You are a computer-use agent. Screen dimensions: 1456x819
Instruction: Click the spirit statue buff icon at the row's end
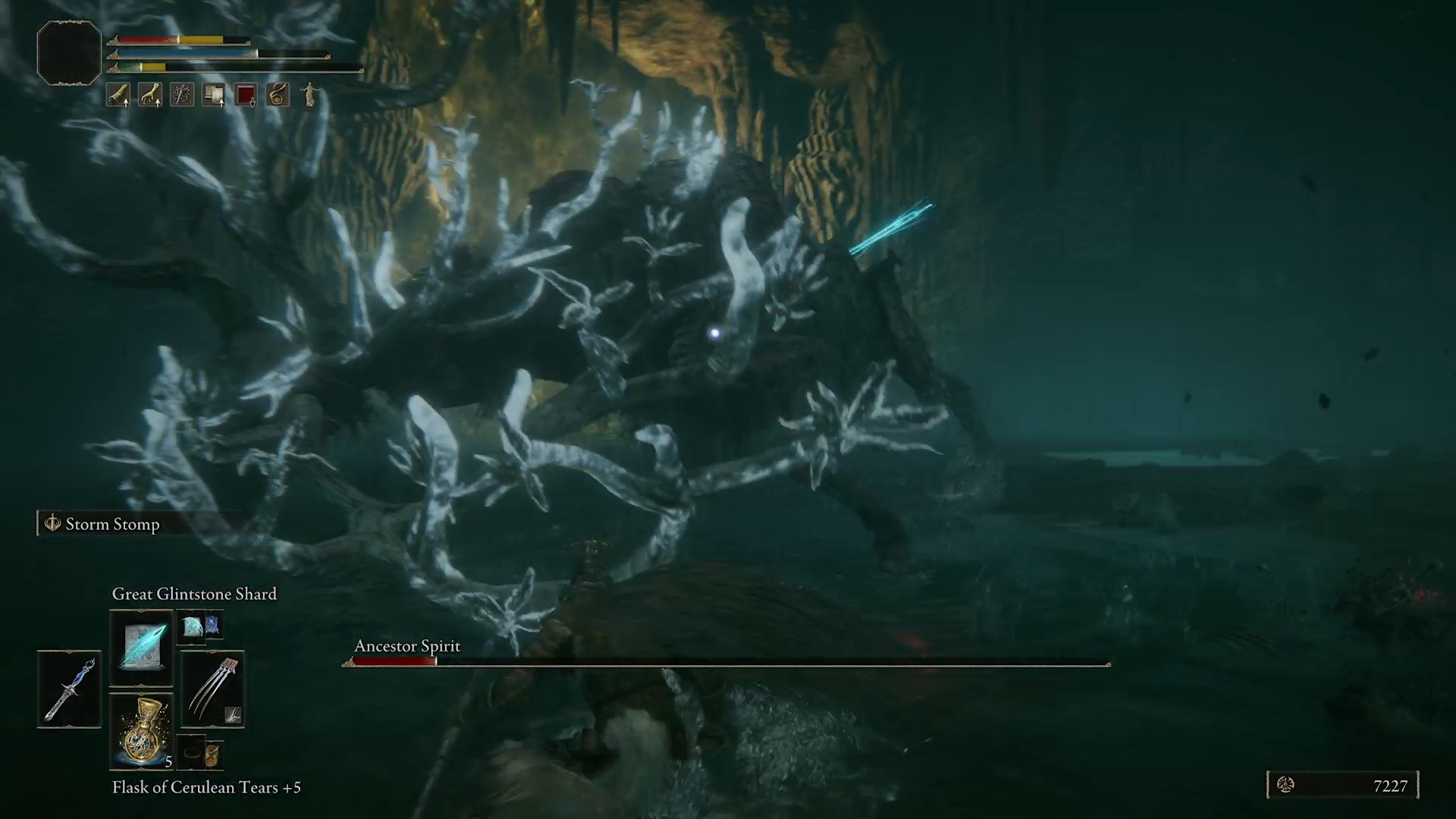coord(309,93)
